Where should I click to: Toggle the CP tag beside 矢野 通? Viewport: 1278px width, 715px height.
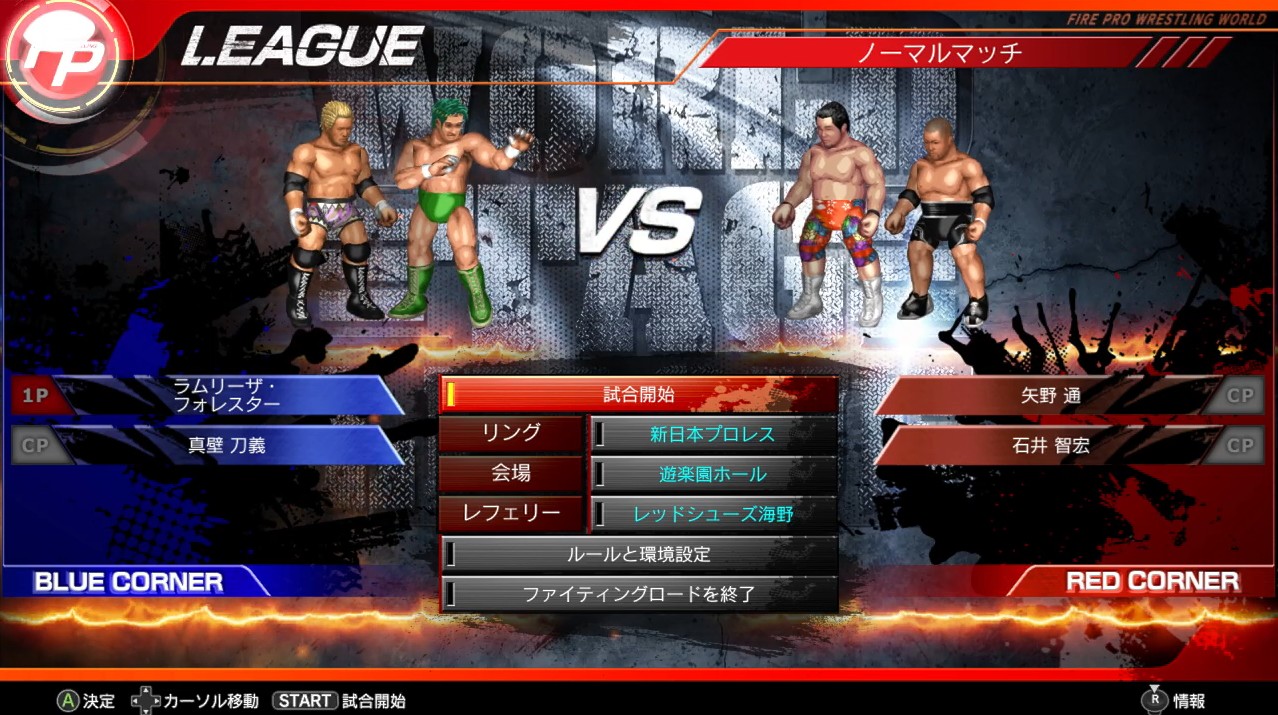pos(1240,395)
